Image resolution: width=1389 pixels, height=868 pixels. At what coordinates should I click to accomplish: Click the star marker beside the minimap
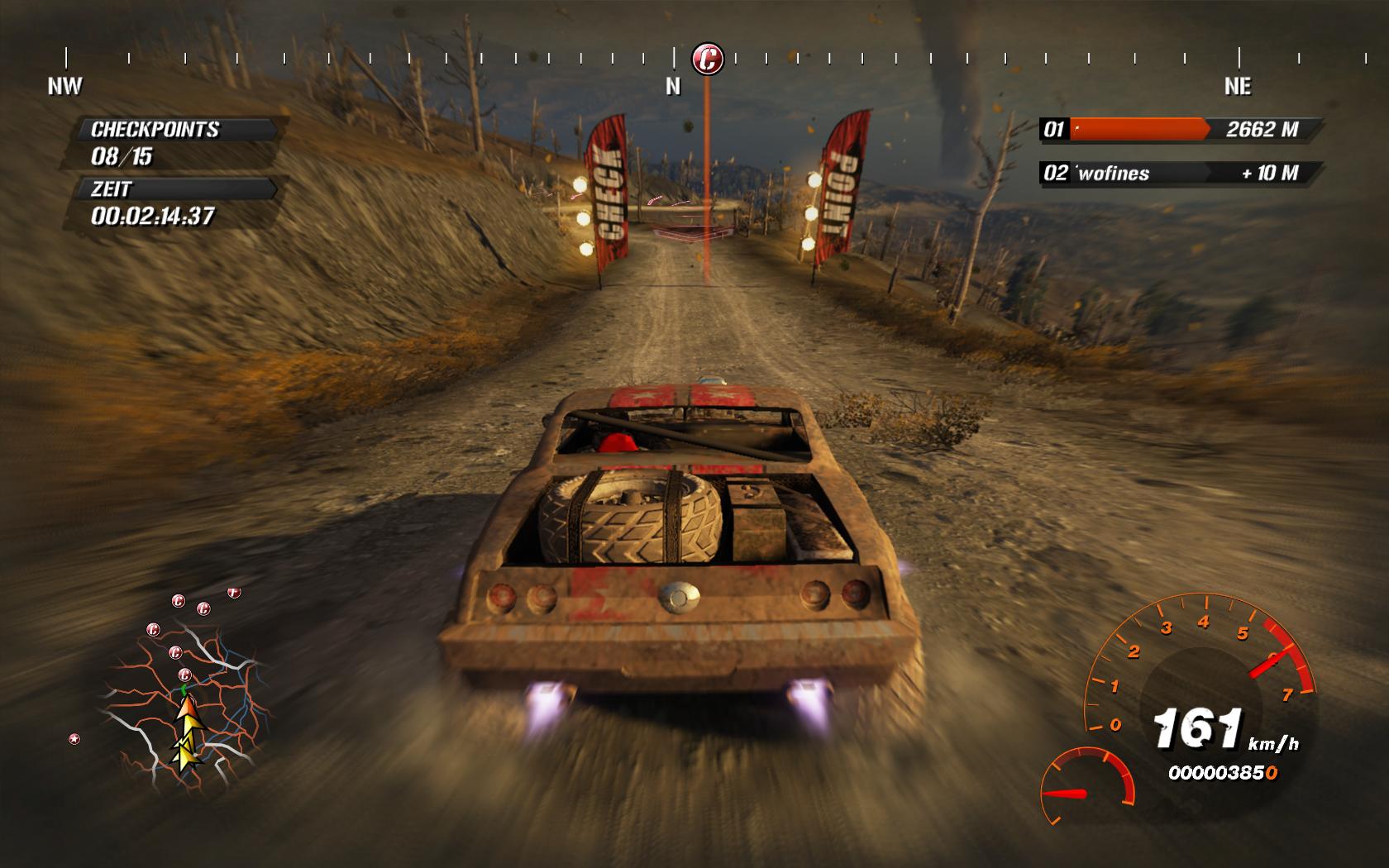[x=74, y=738]
